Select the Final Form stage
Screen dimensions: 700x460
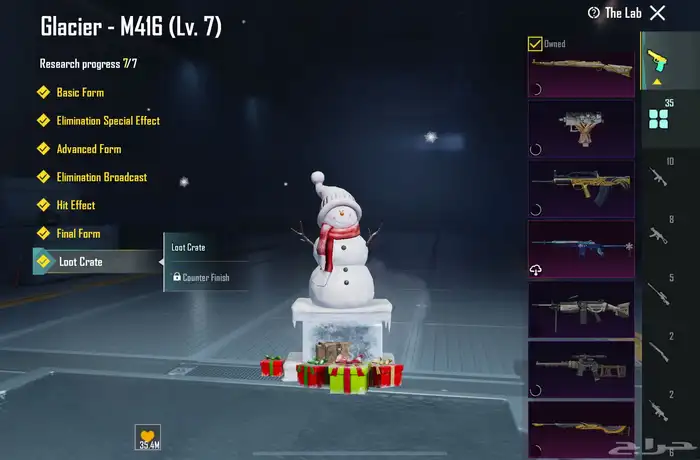(78, 234)
